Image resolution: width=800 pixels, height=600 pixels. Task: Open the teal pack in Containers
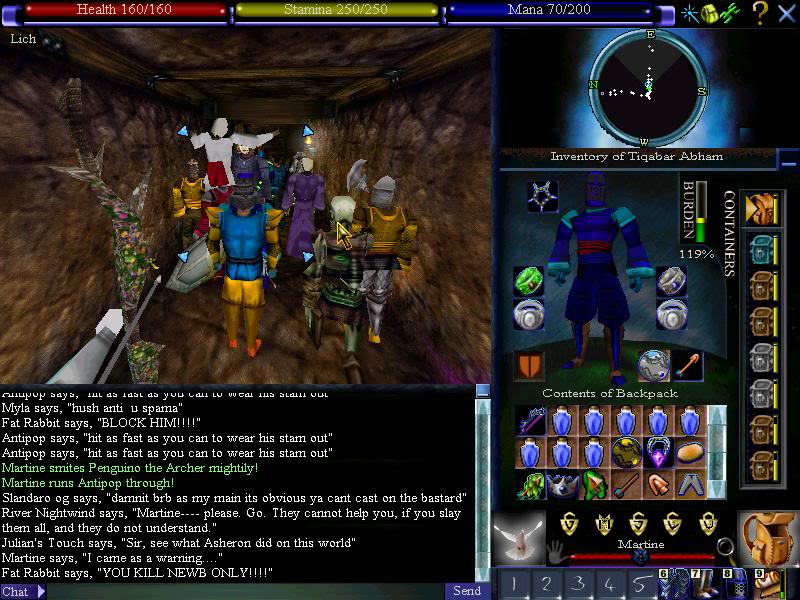point(760,248)
